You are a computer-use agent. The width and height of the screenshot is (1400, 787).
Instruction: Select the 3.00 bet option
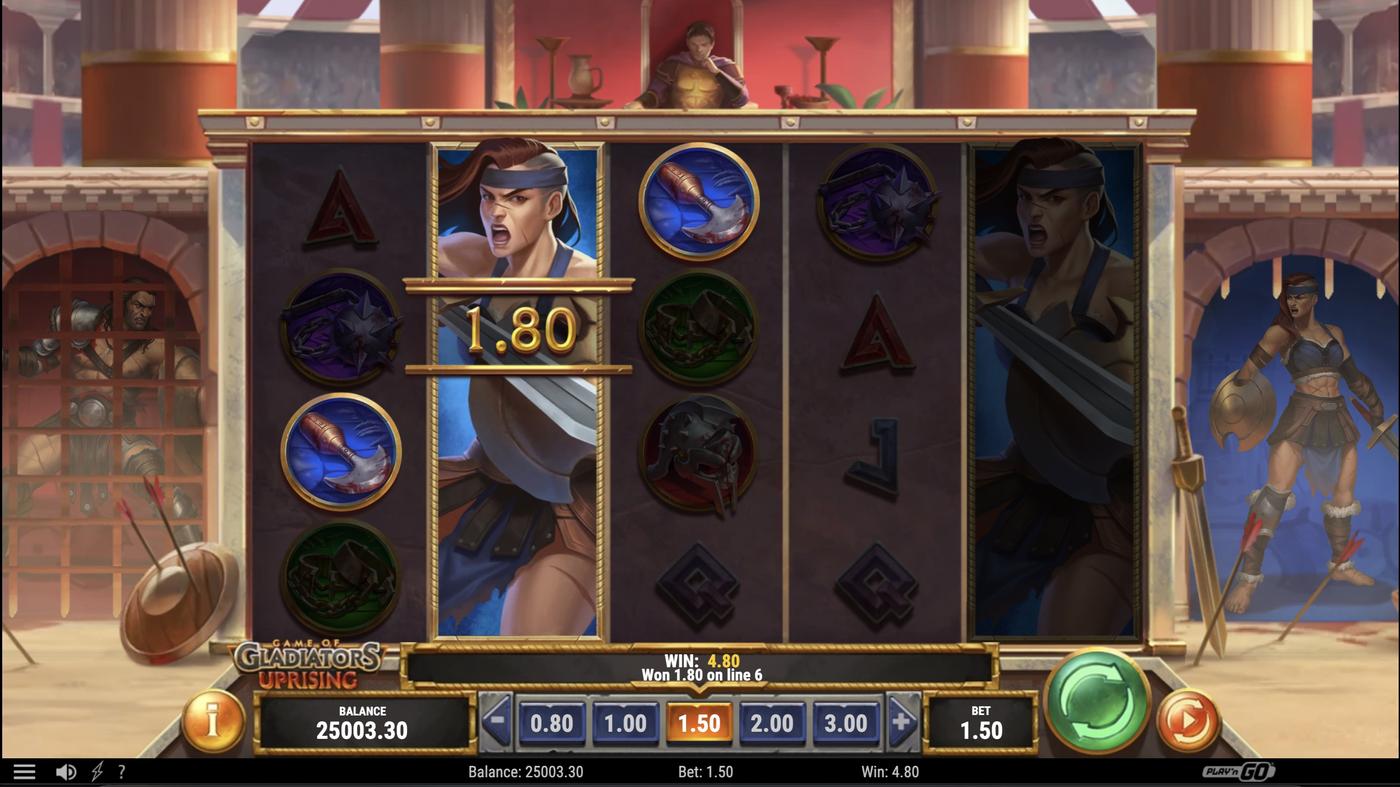(847, 722)
